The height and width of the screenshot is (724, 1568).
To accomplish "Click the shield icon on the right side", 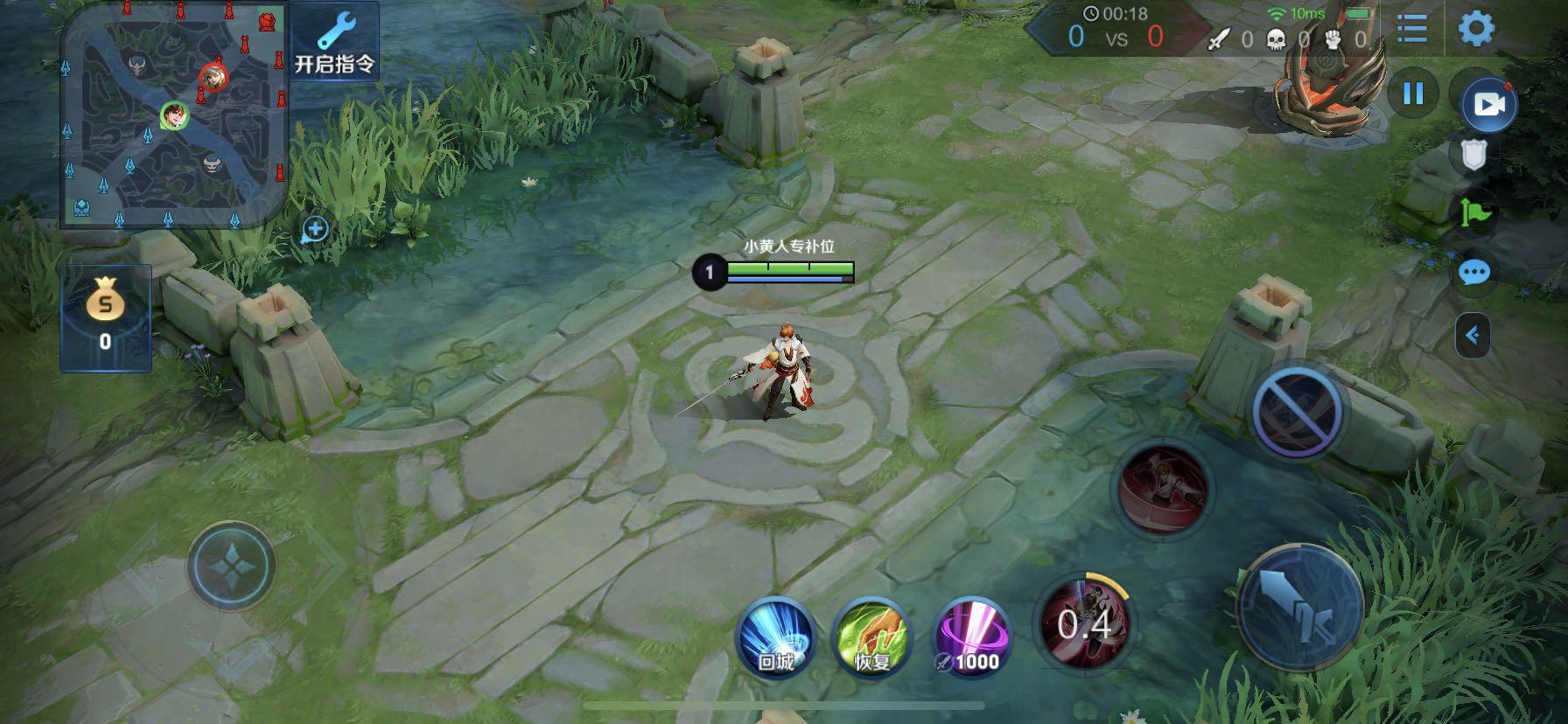I will 1474,156.
